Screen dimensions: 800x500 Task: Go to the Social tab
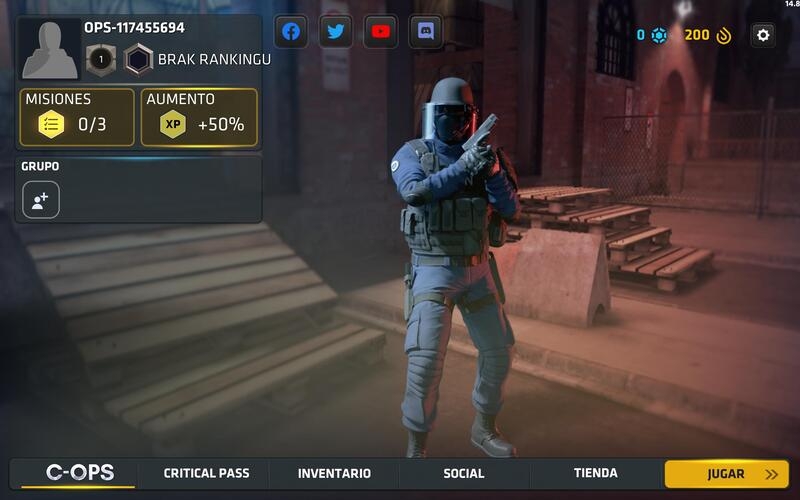point(464,473)
